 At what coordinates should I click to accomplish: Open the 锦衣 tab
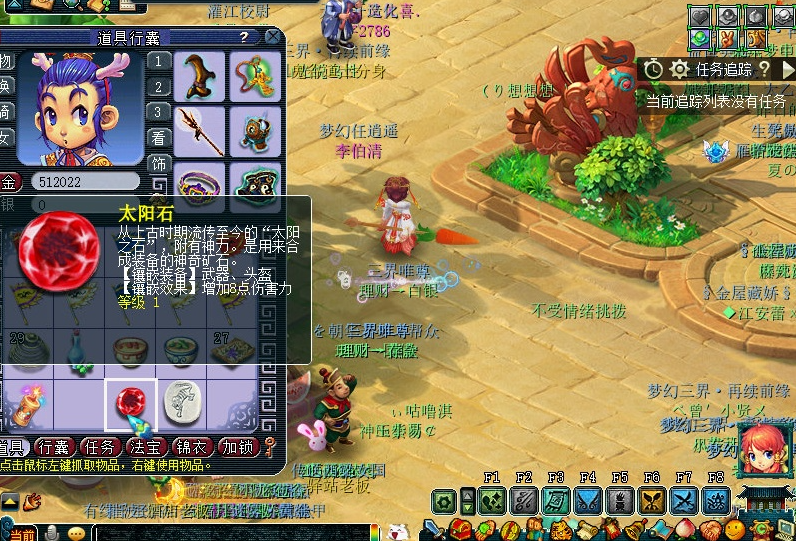tap(193, 447)
